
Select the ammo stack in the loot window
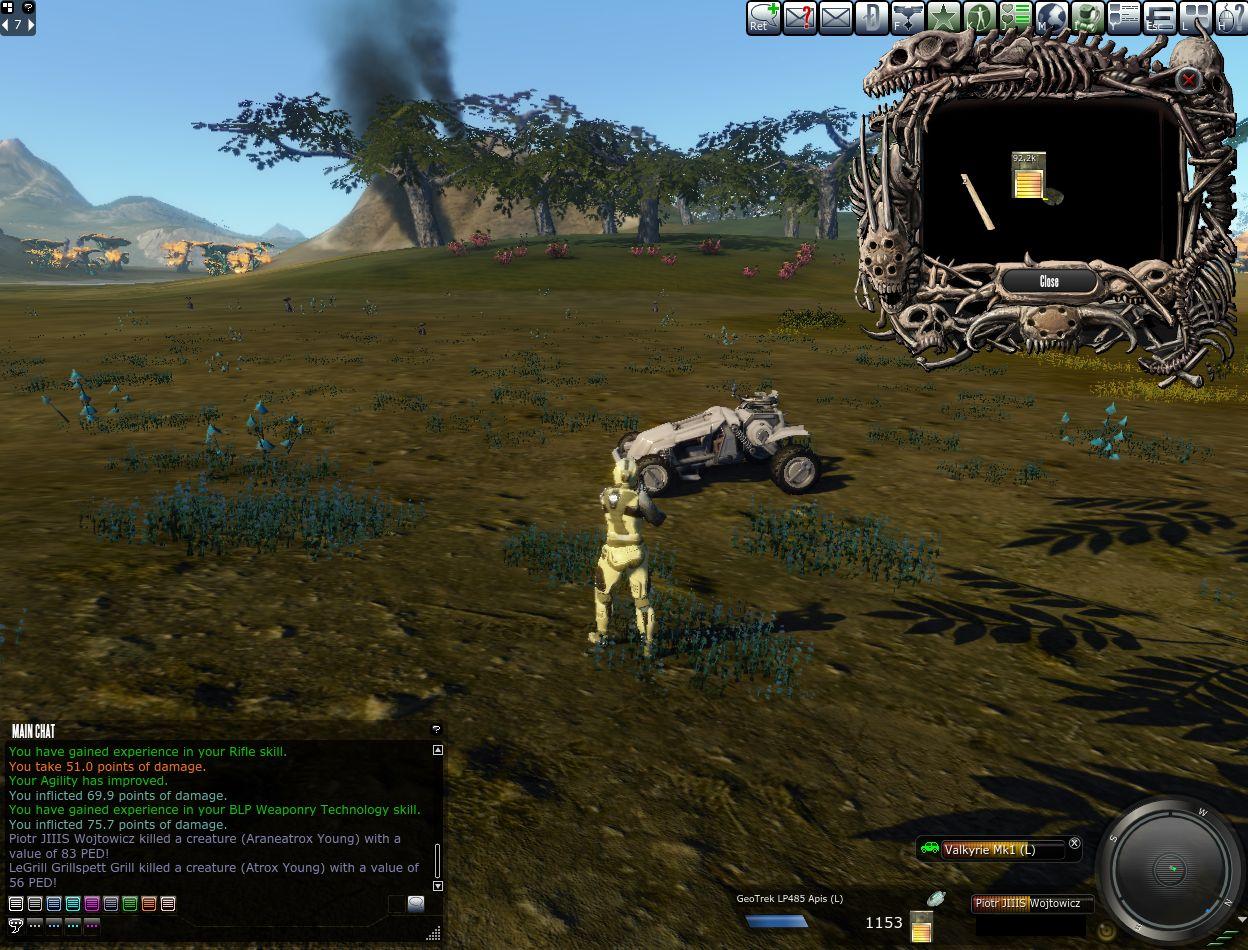point(1029,176)
